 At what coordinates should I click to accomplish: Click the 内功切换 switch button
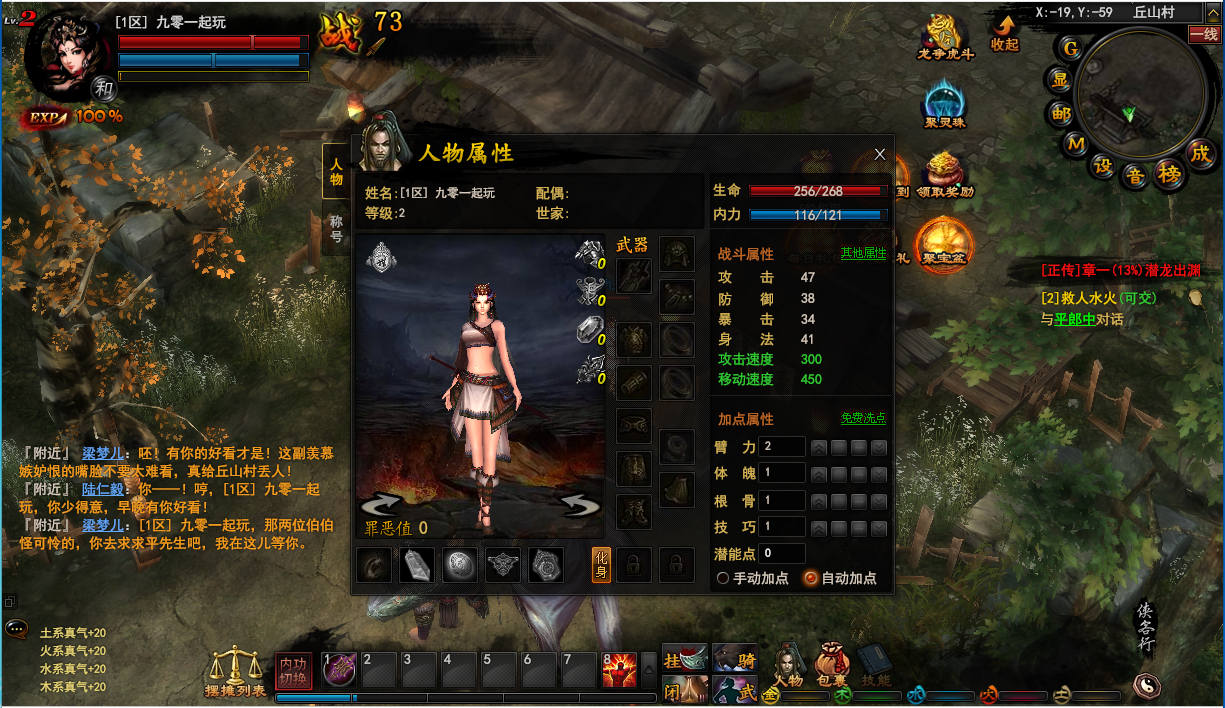point(294,670)
